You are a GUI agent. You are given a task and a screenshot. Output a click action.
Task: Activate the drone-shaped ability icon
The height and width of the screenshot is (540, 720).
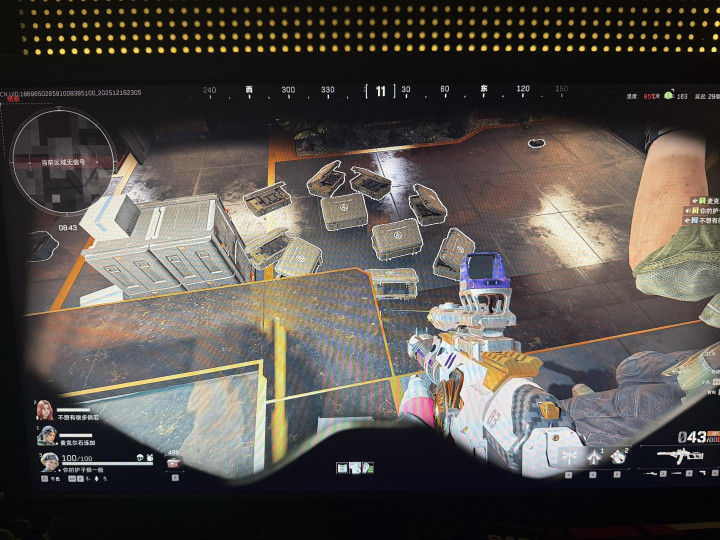tap(569, 456)
